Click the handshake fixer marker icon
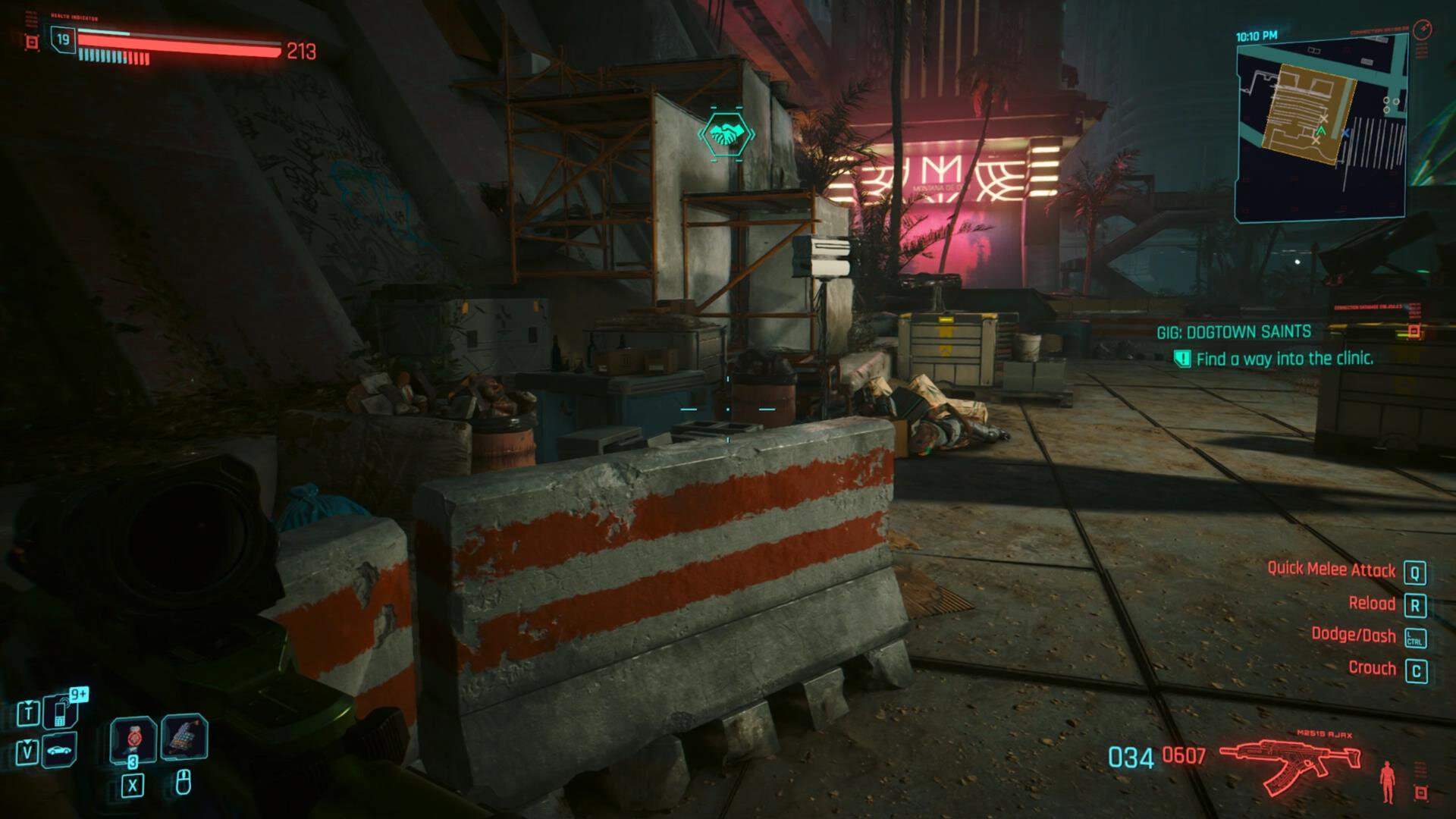Screen dimensions: 1456x819 (726, 135)
